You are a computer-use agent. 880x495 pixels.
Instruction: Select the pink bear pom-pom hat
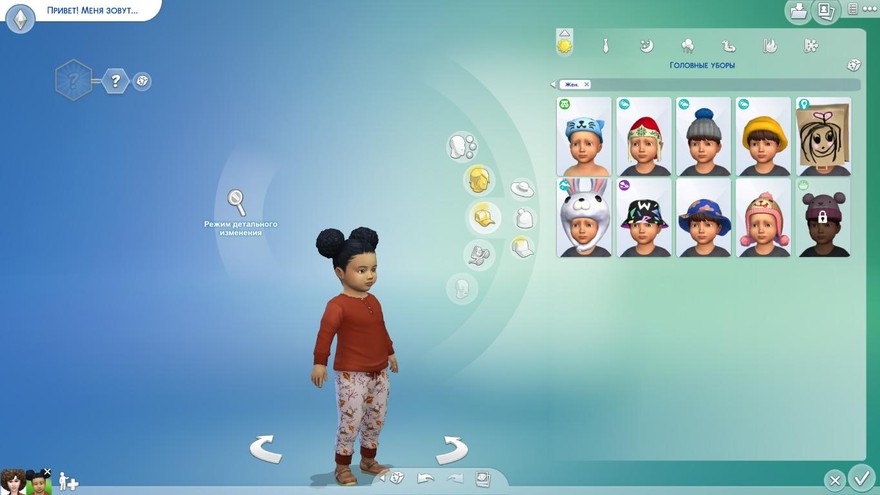pos(763,217)
